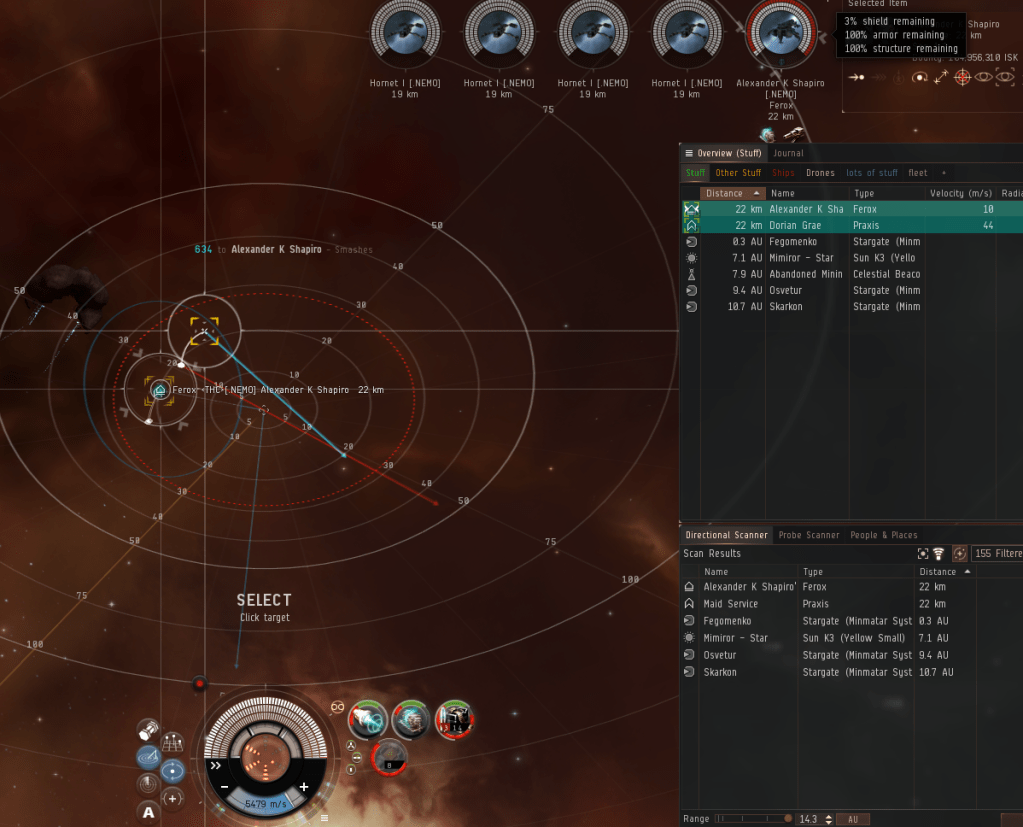The width and height of the screenshot is (1023, 827).
Task: Open the Other Stuff overview tab
Action: [x=738, y=173]
